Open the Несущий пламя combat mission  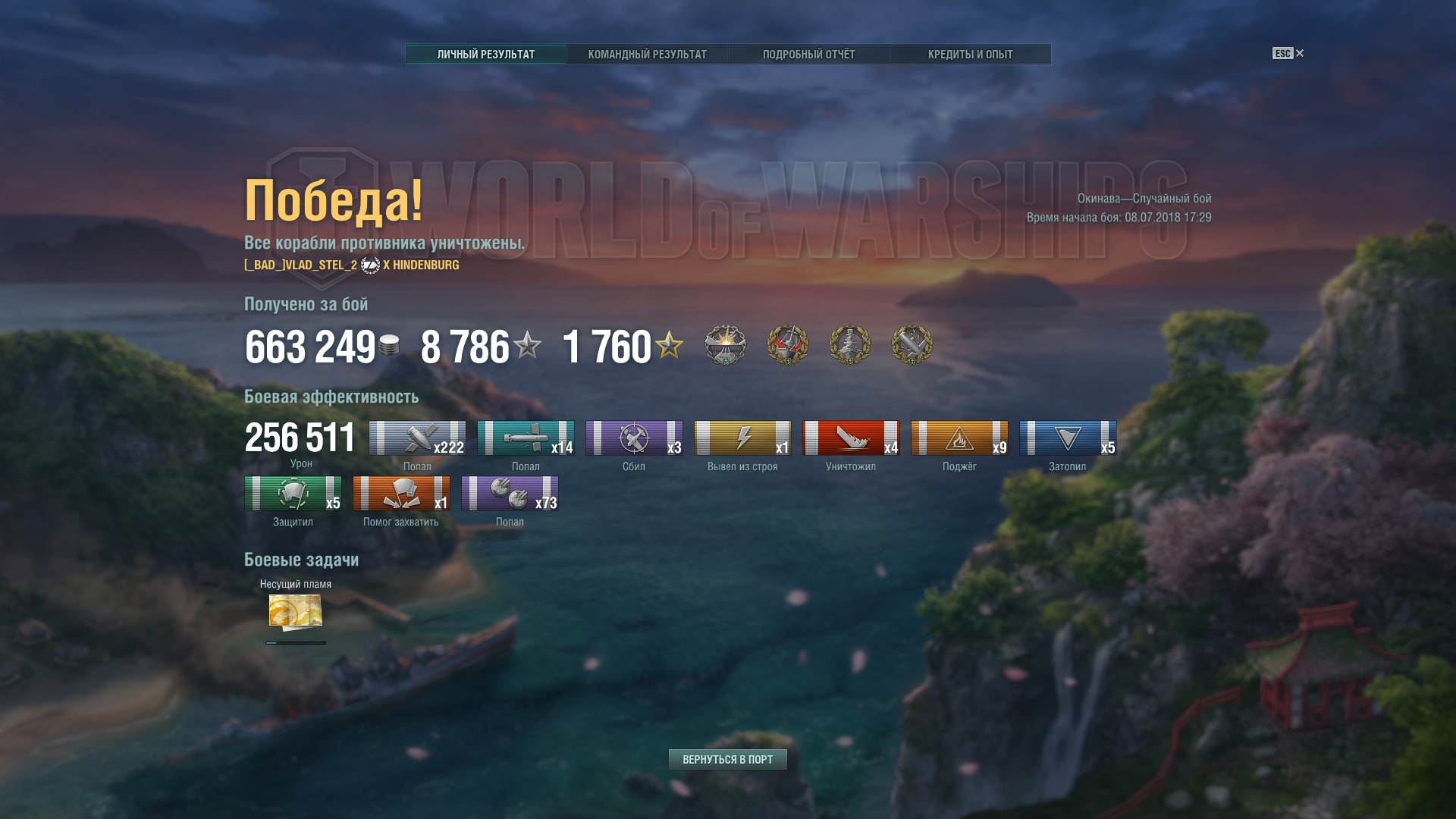click(x=296, y=612)
